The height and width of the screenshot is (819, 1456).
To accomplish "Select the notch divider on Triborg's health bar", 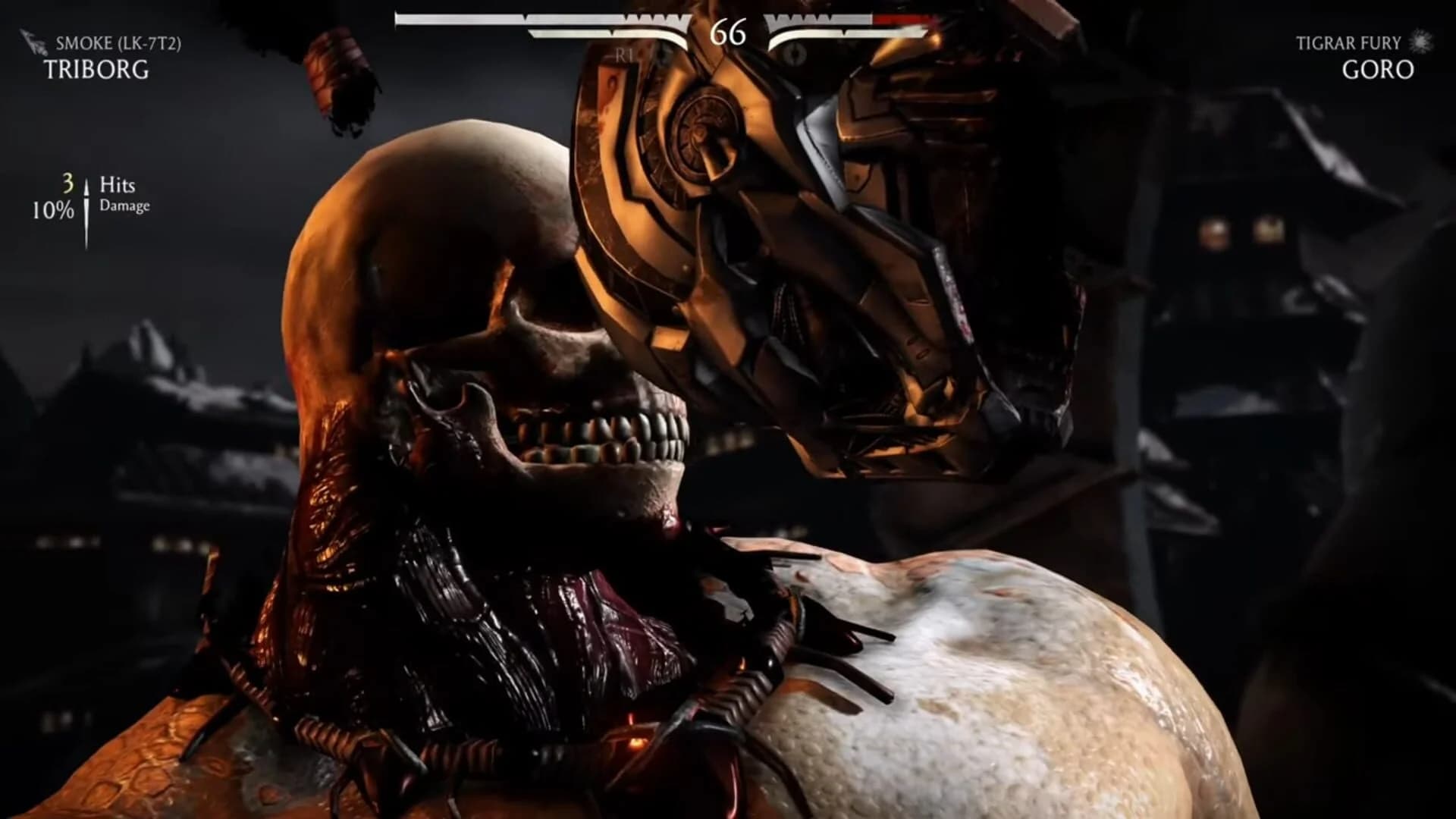I will pos(525,19).
